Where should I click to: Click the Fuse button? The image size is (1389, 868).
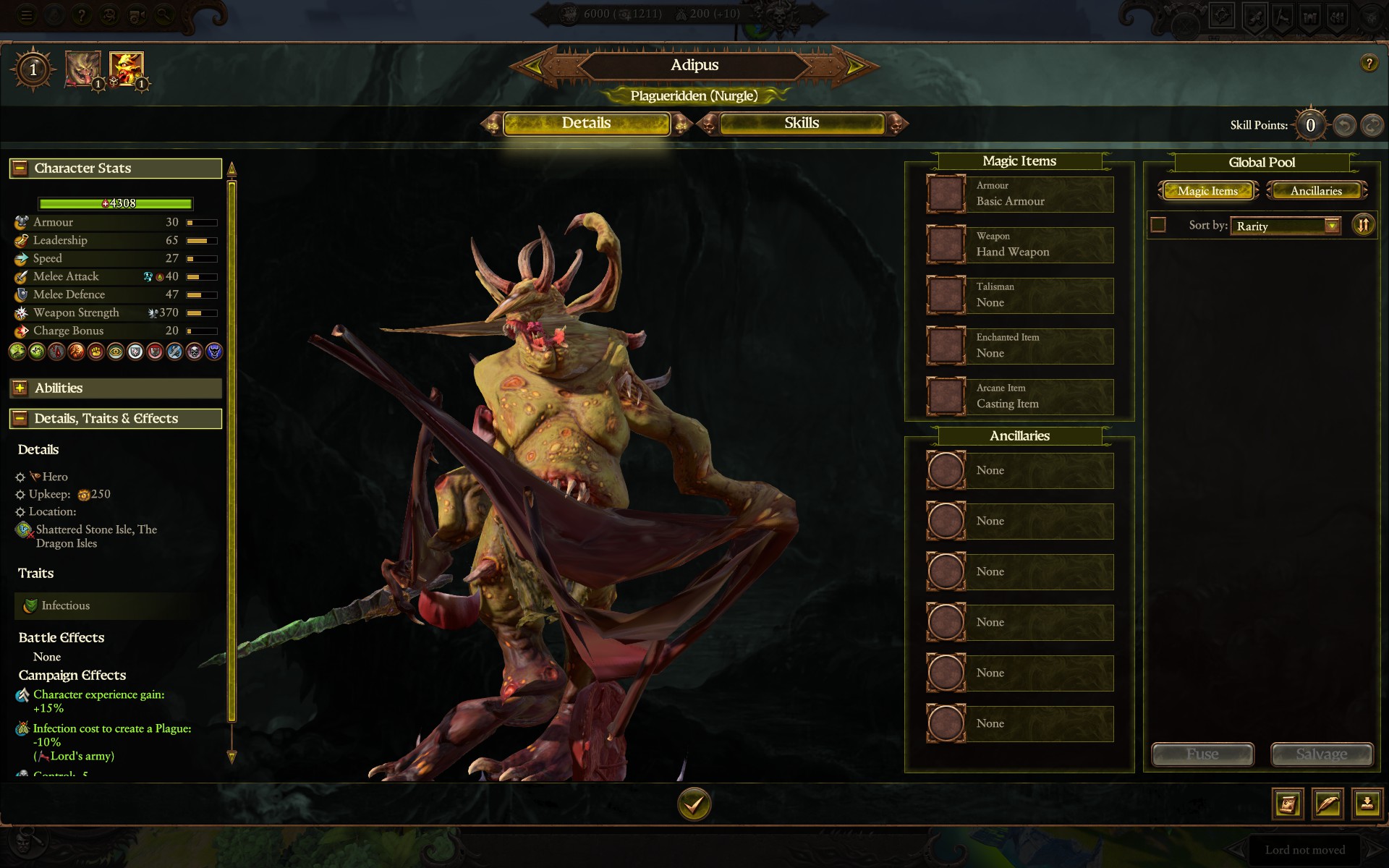click(1203, 754)
